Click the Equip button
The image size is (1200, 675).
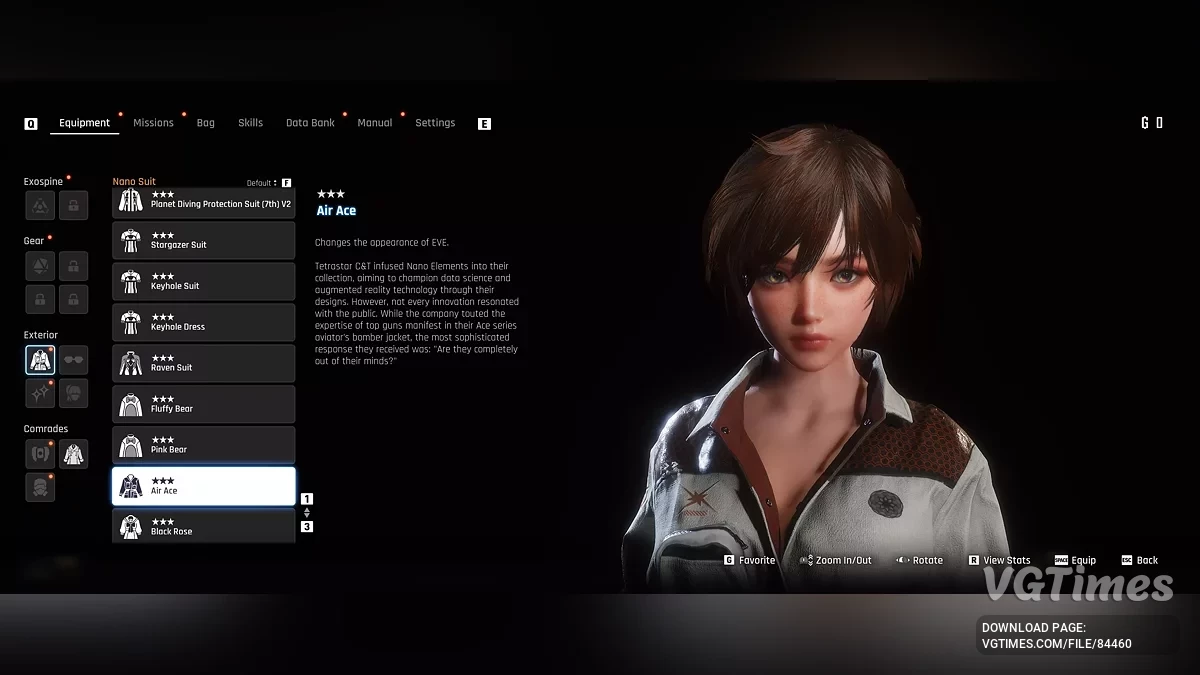pos(1076,560)
